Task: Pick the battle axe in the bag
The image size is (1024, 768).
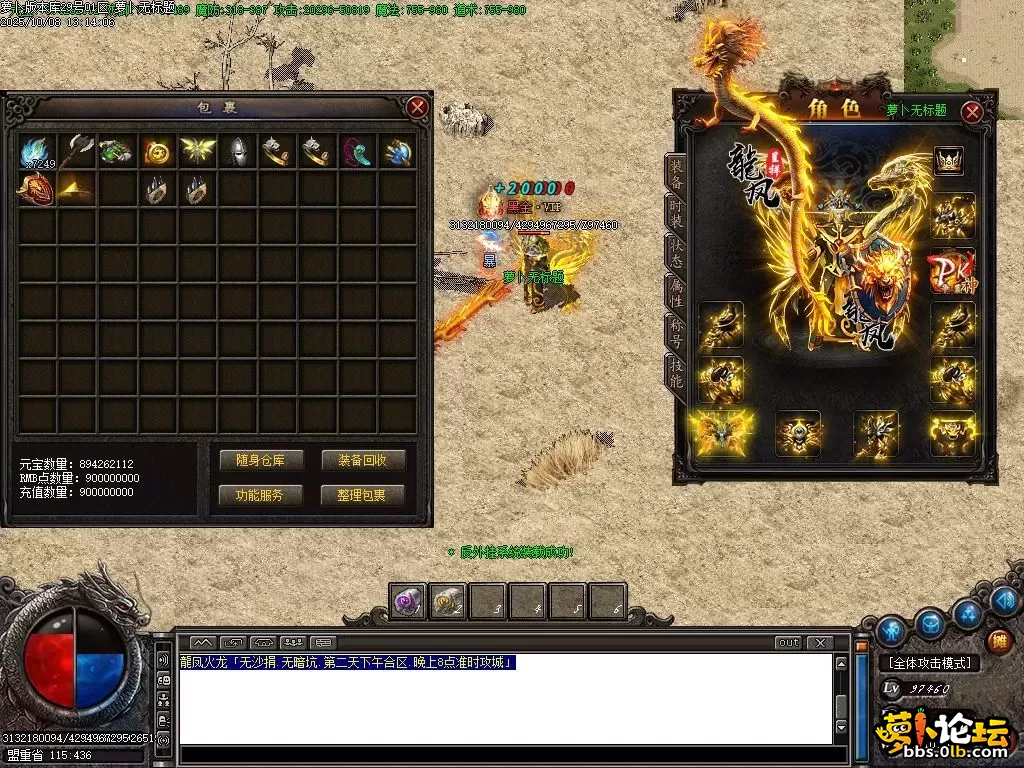Action: pyautogui.click(x=77, y=151)
